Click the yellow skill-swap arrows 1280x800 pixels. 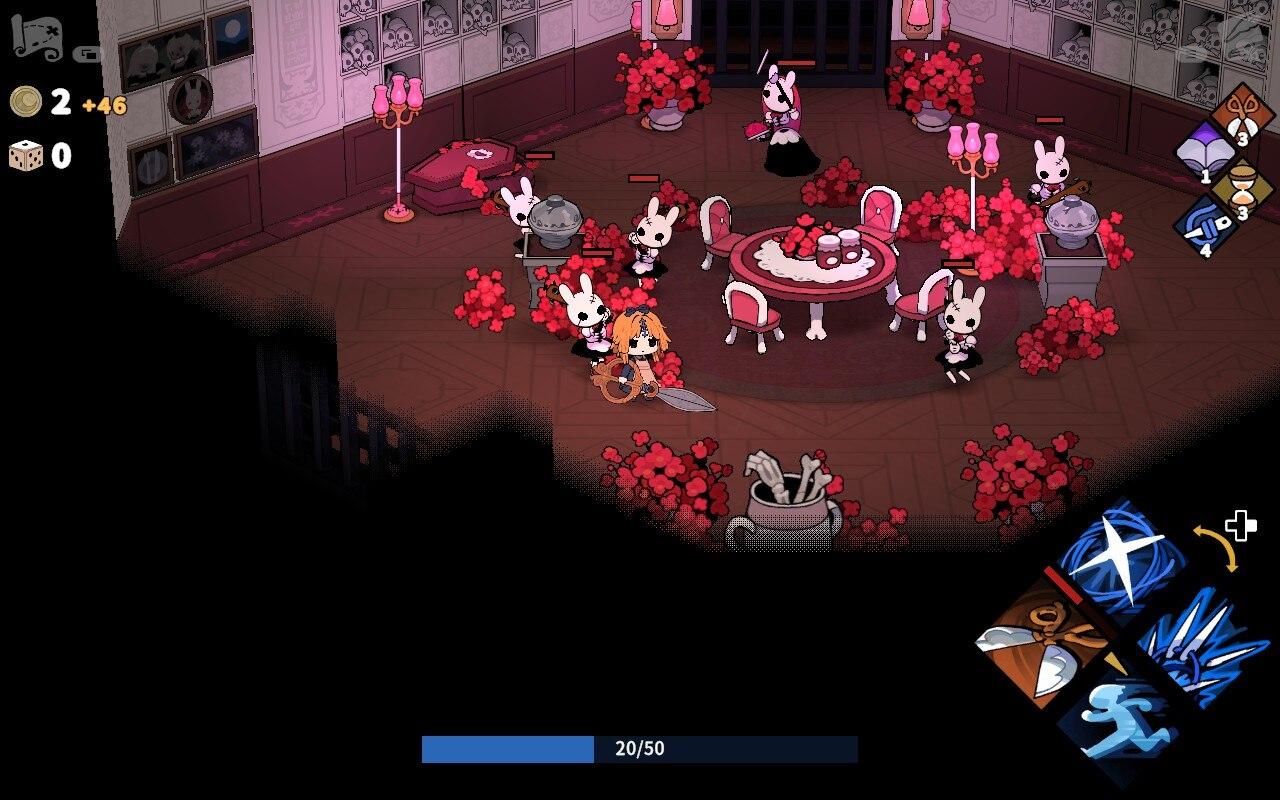1216,548
